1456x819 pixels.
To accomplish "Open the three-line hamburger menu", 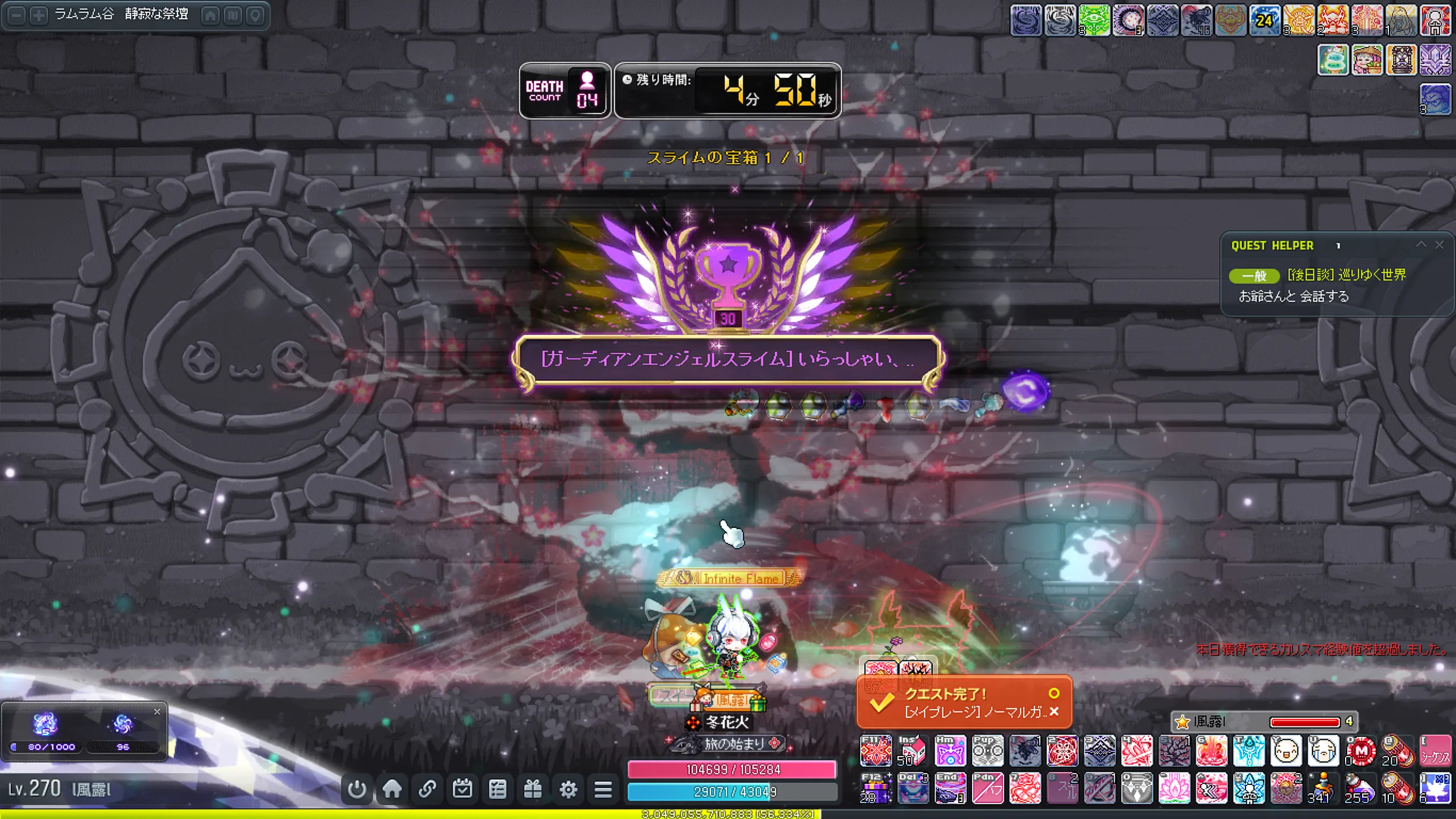I will [x=603, y=789].
